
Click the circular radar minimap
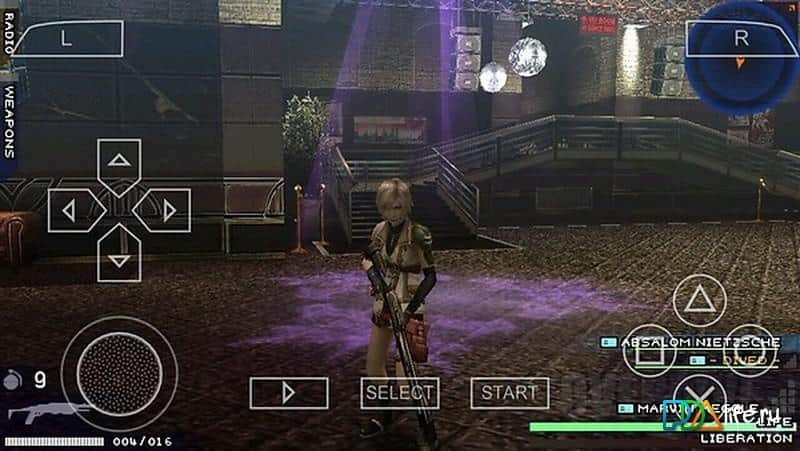[742, 62]
